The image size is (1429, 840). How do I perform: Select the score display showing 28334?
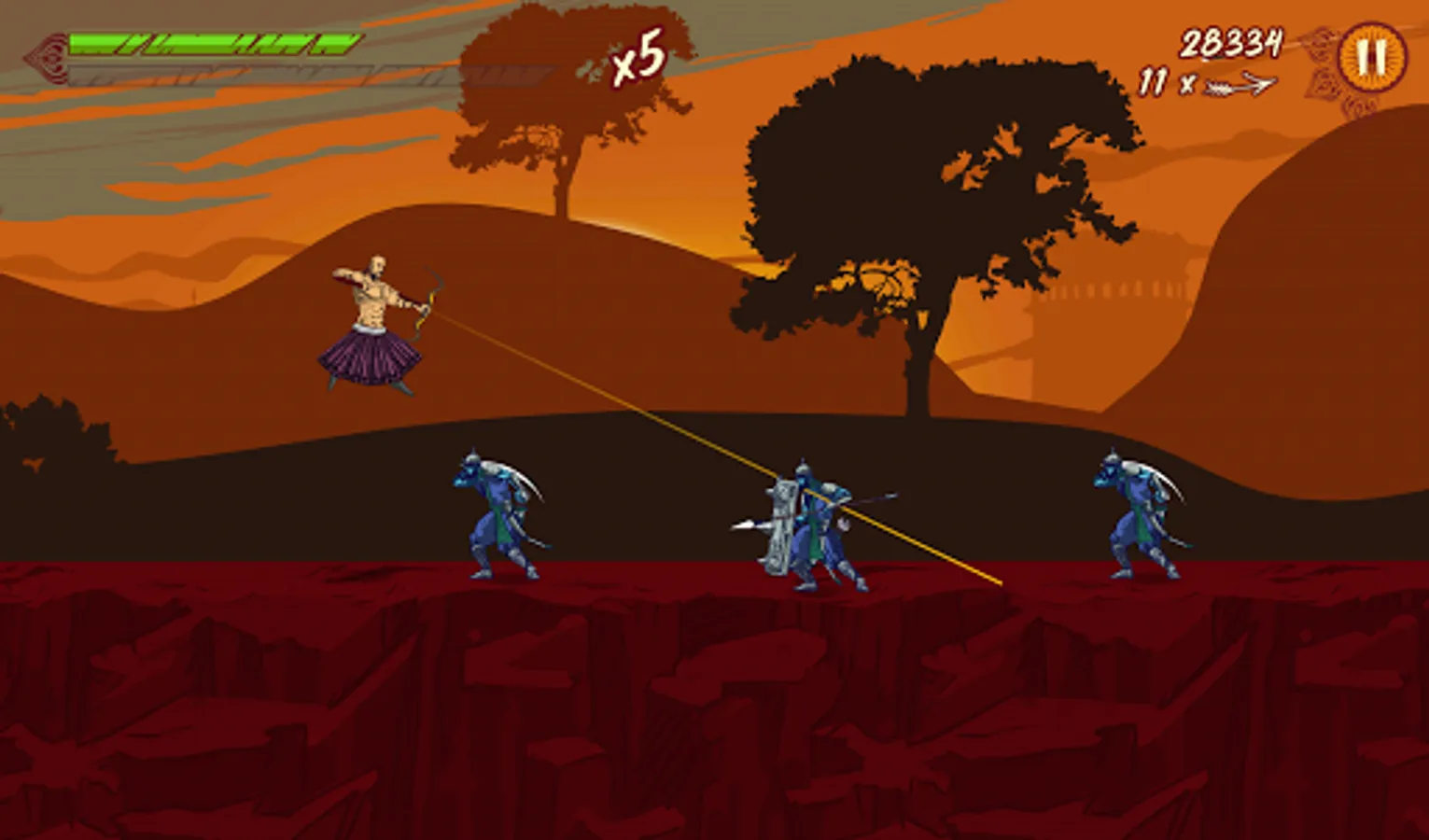click(x=1232, y=39)
